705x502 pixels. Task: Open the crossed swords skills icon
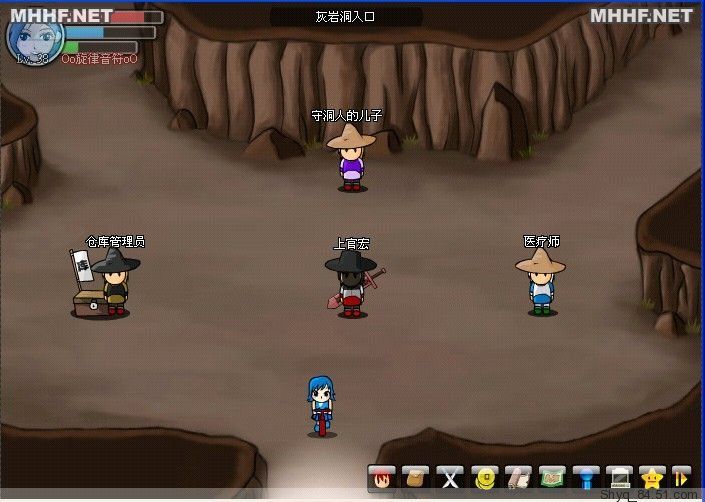pos(450,478)
